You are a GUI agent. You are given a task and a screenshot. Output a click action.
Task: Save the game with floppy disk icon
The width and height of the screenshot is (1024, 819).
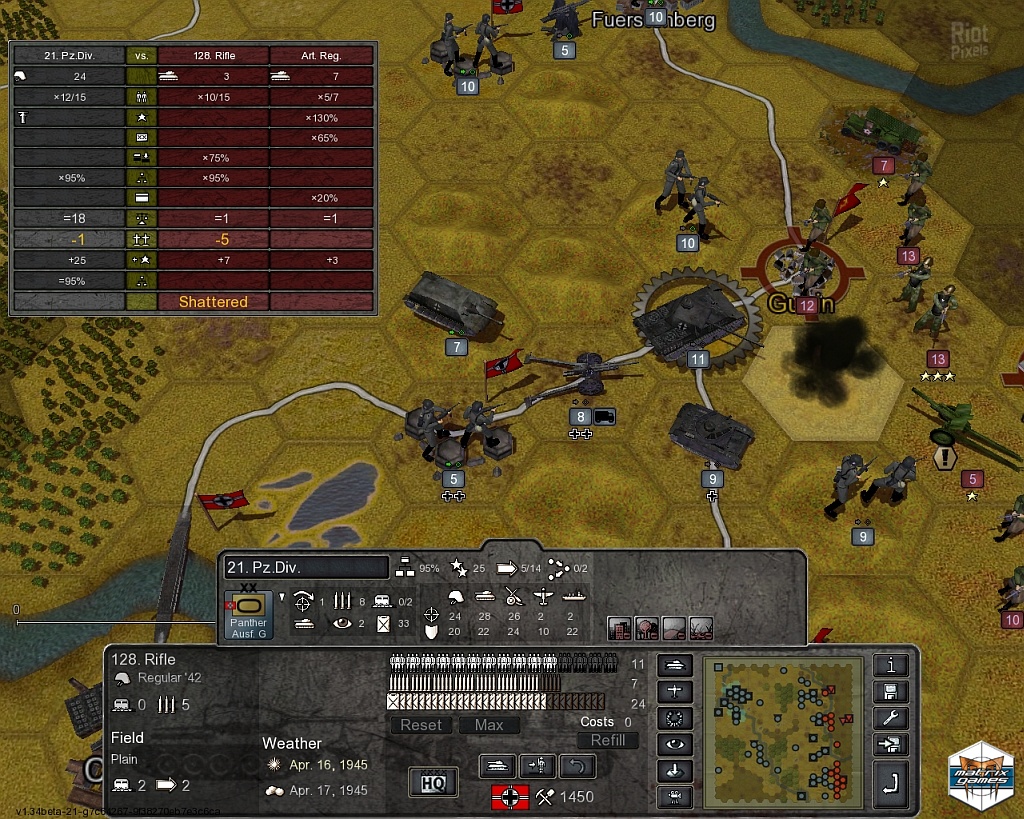[890, 692]
